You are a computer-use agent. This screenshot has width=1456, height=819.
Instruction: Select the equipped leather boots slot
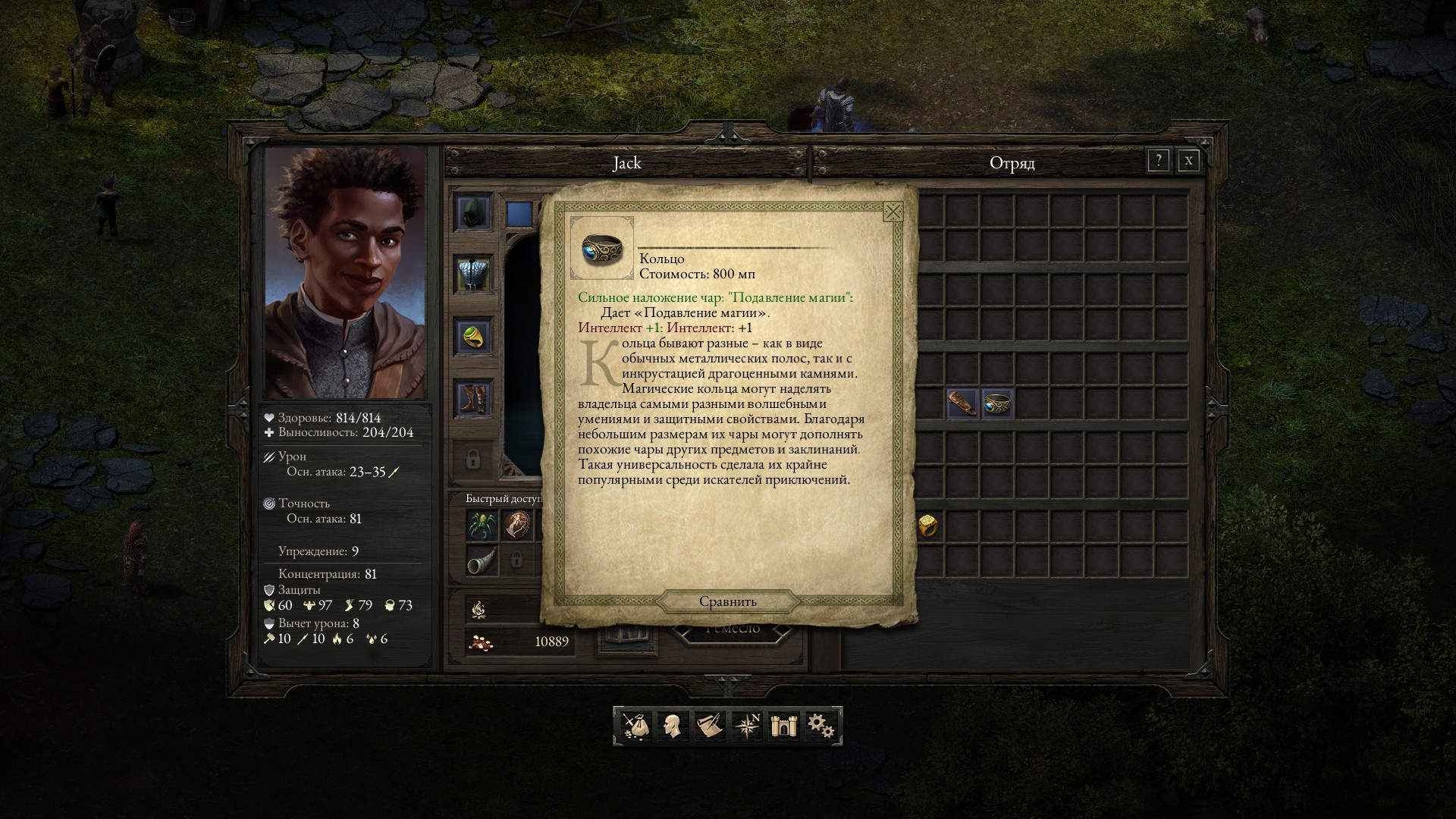coord(473,398)
